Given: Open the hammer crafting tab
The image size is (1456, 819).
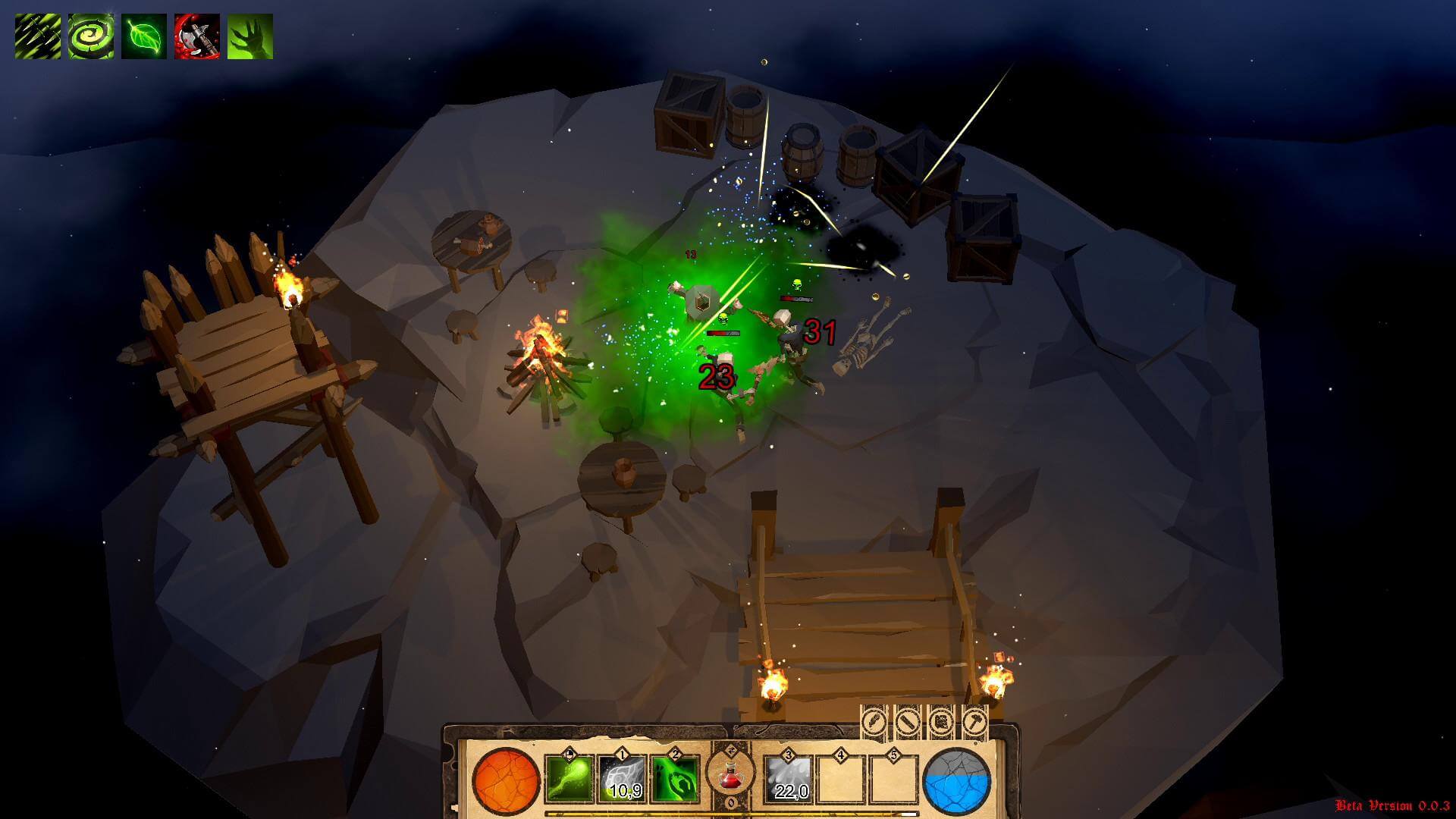Looking at the screenshot, I should [x=974, y=720].
